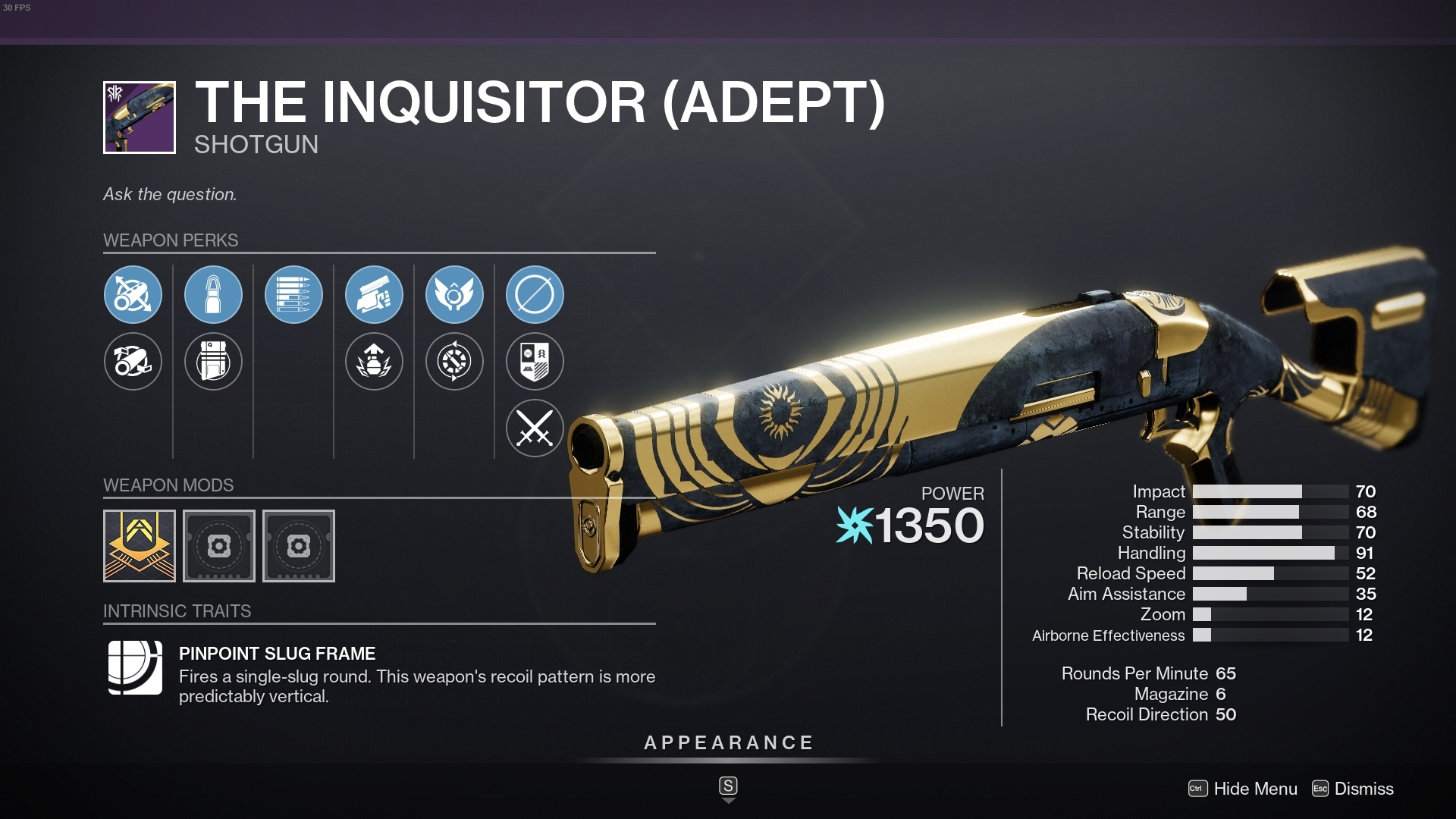Click the first empty weapon mod socket

pos(219,545)
